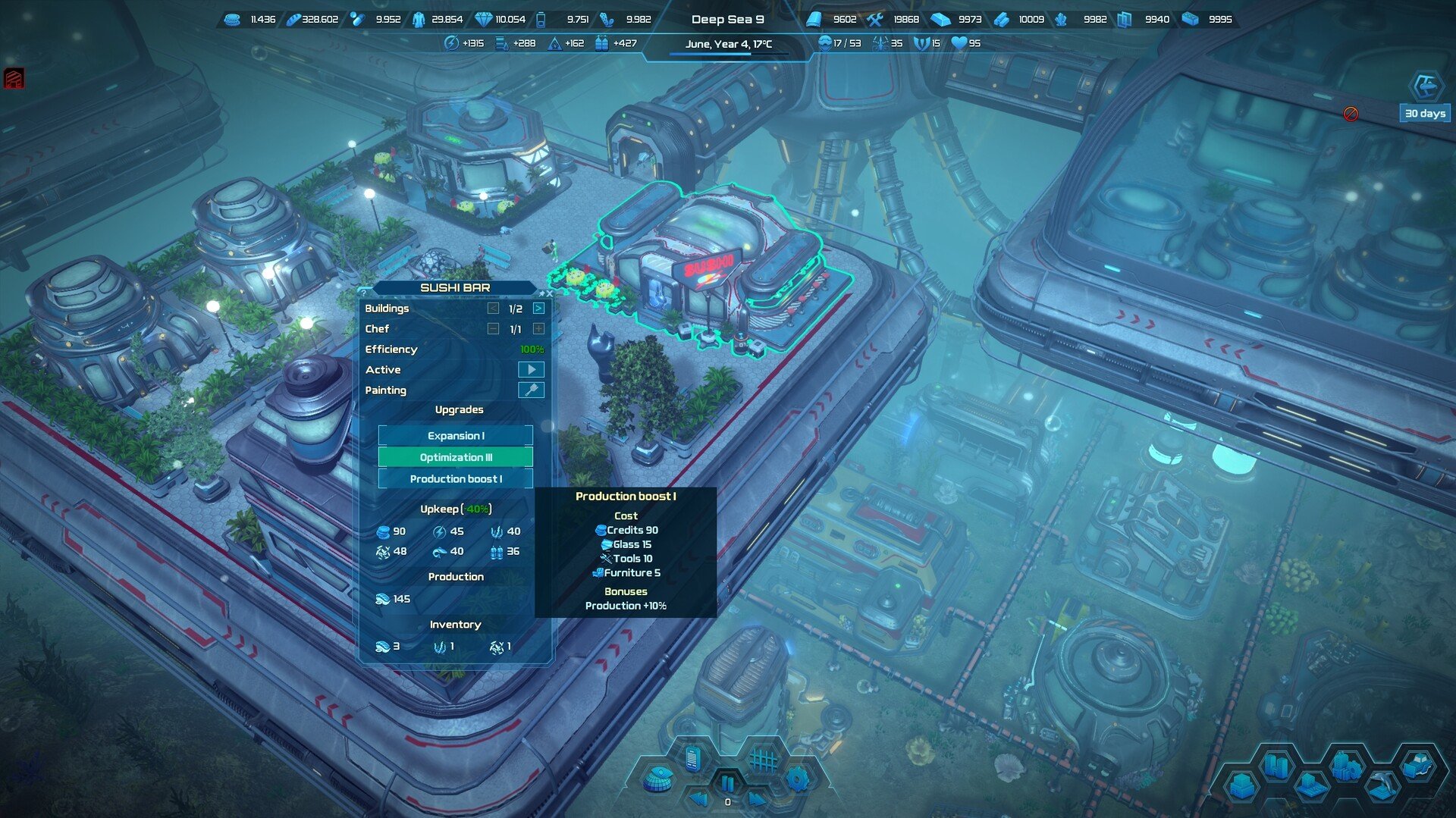Close the Sushi Bar panel
The image size is (1456, 818).
pos(550,293)
